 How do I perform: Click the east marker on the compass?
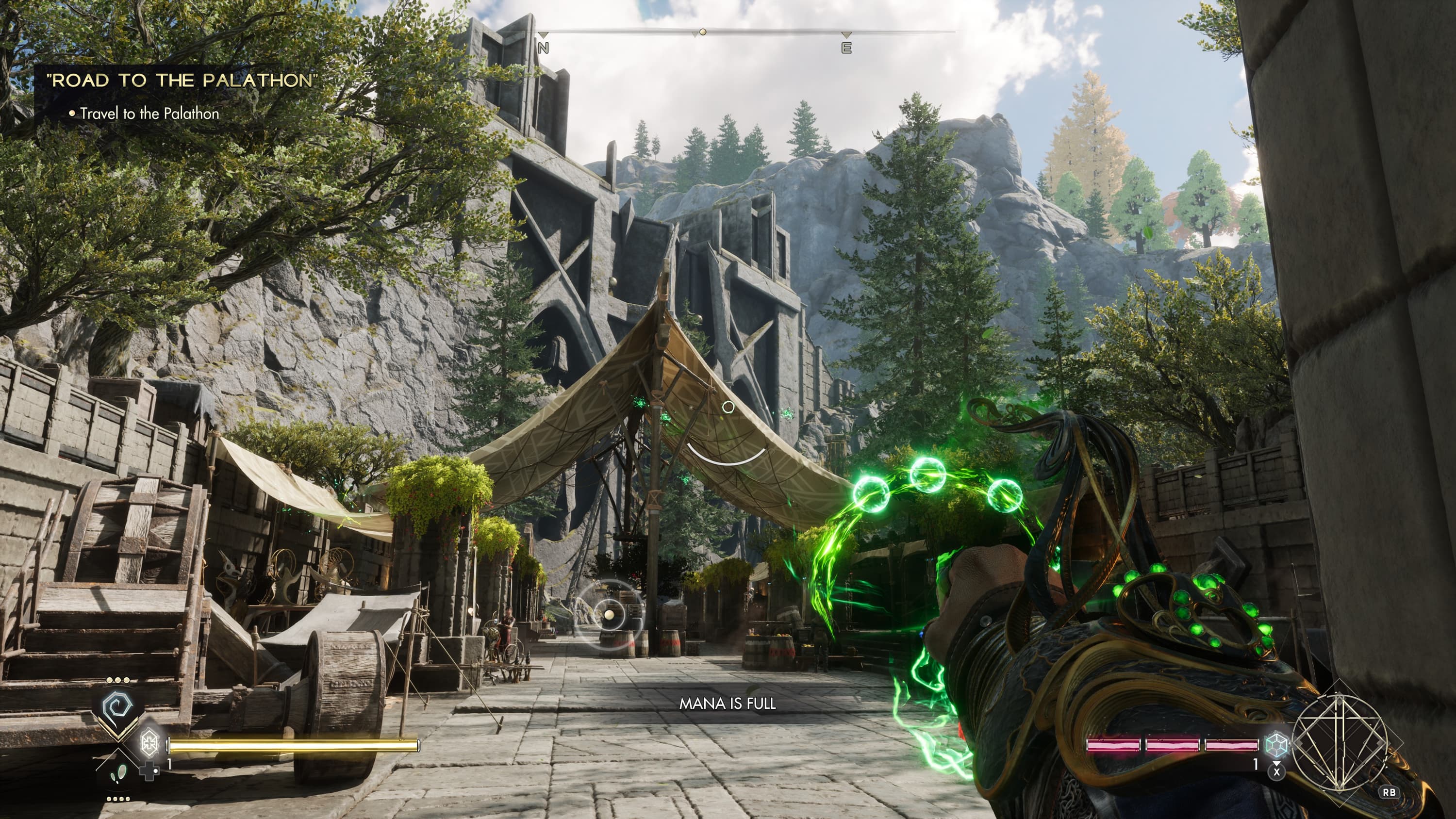846,48
